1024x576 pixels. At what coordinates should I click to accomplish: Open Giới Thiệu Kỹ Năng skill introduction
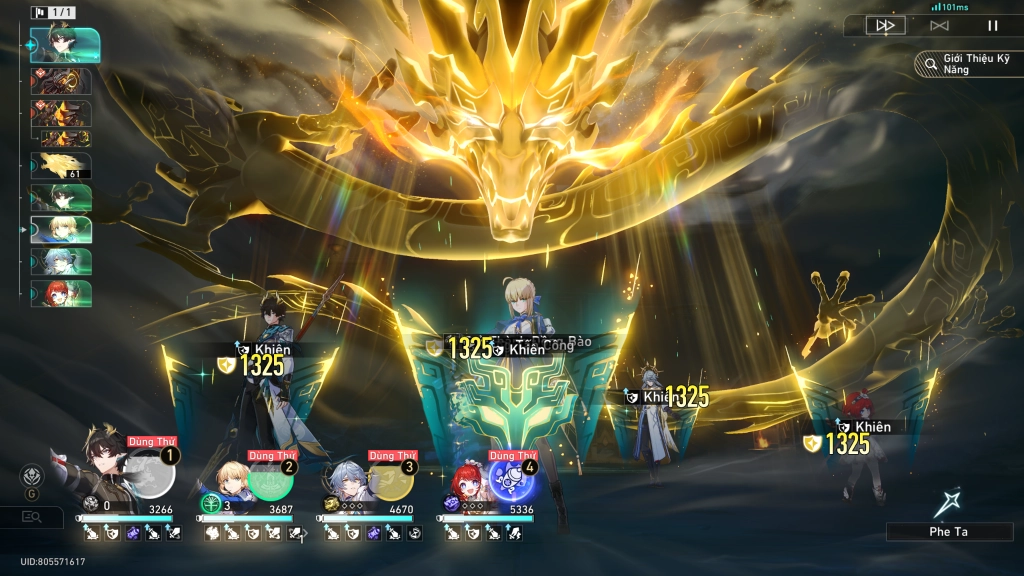click(x=966, y=64)
